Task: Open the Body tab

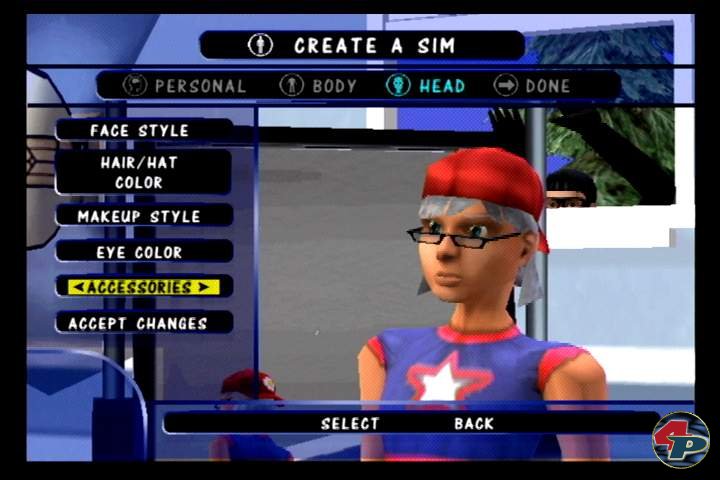Action: pos(319,86)
